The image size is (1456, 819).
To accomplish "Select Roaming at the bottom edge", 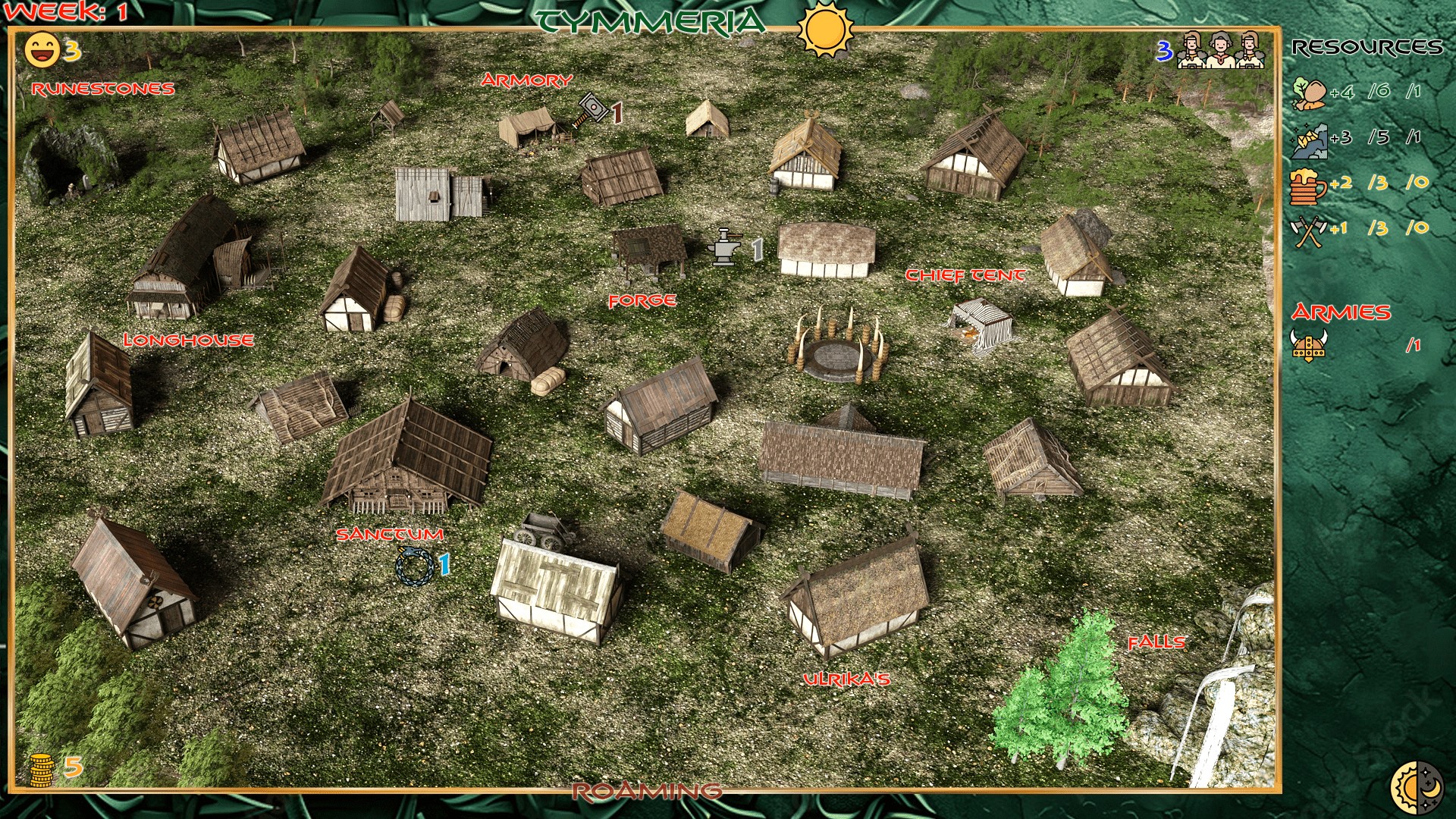I will 647,792.
